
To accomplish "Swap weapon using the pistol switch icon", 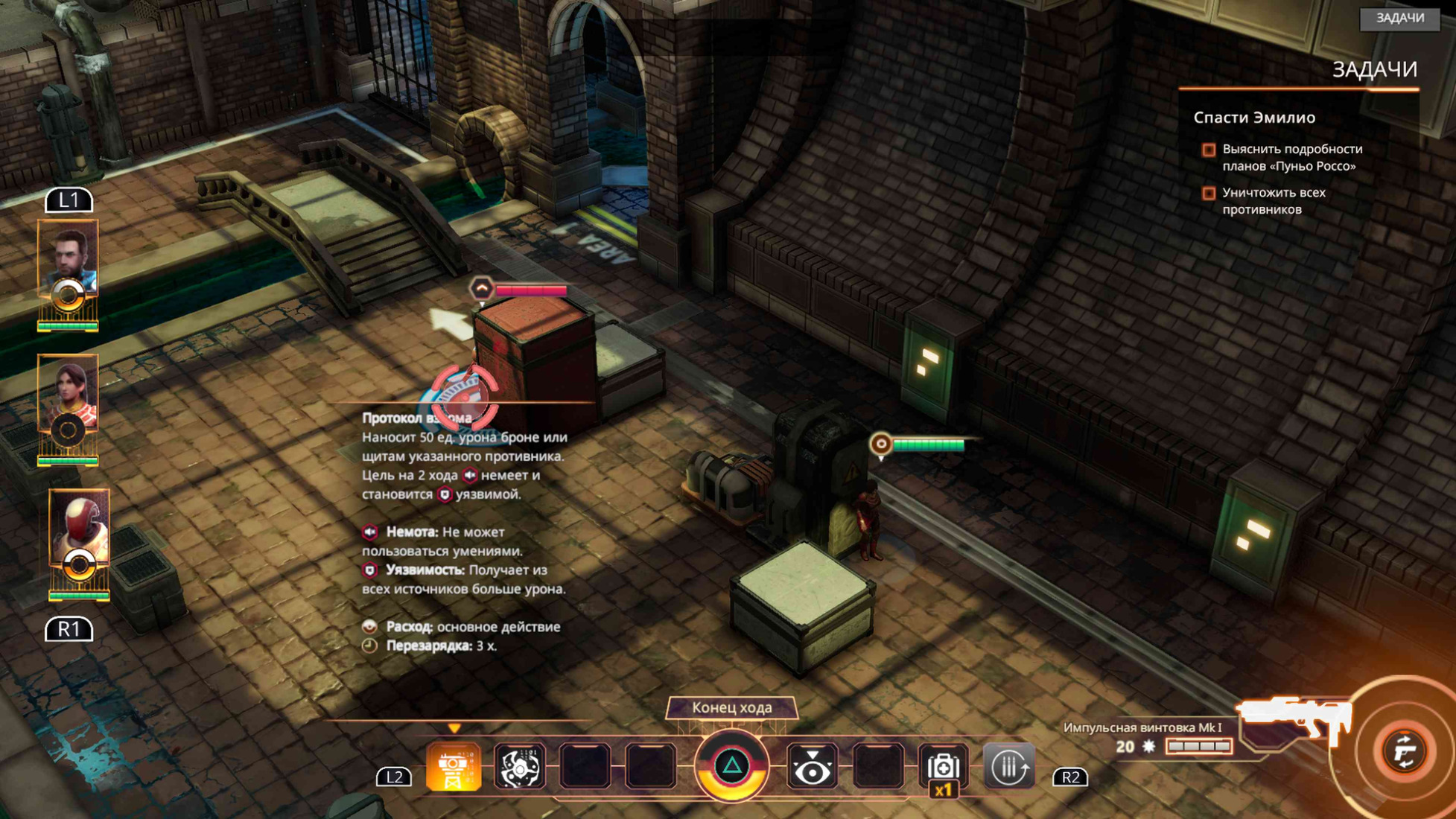I will (1405, 751).
